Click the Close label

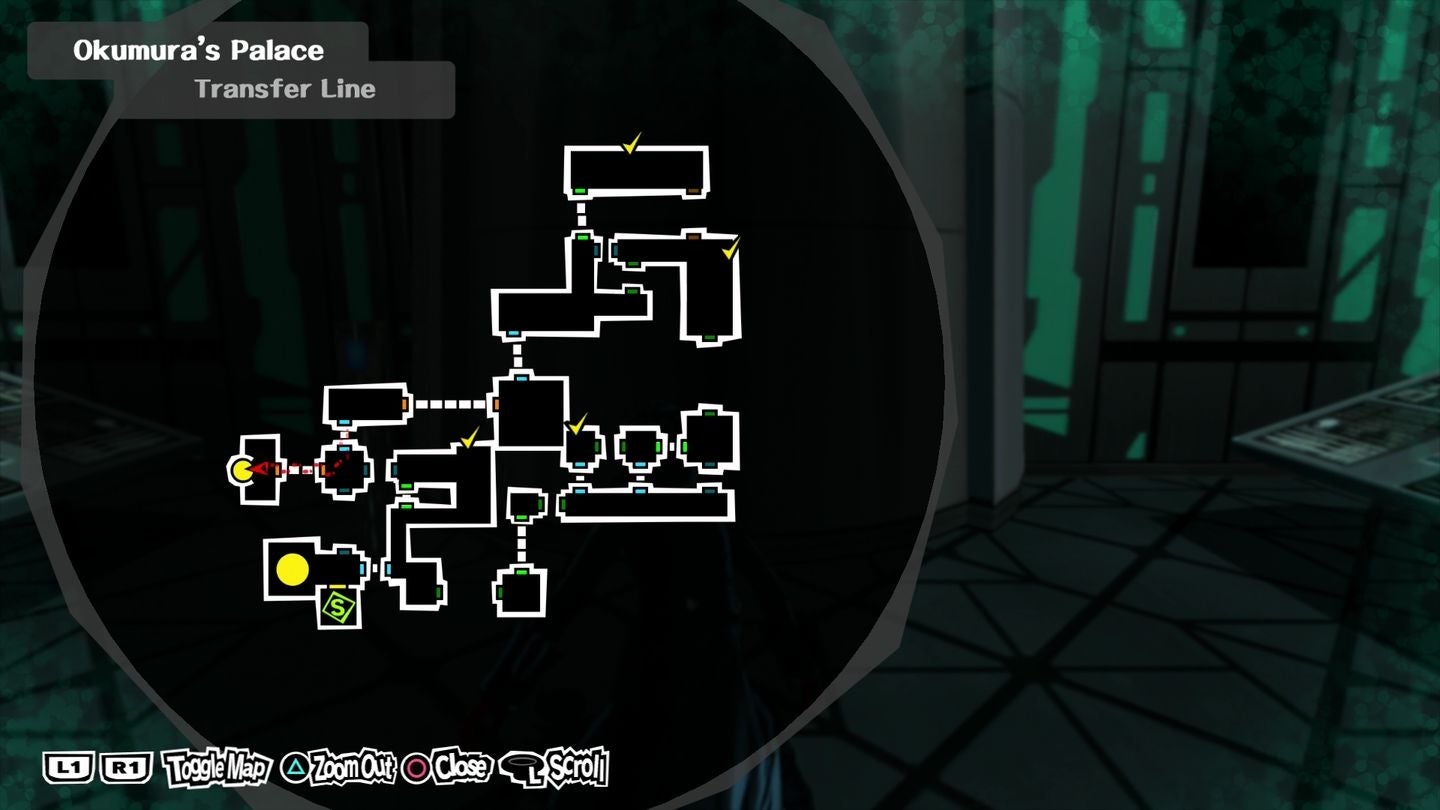click(459, 769)
